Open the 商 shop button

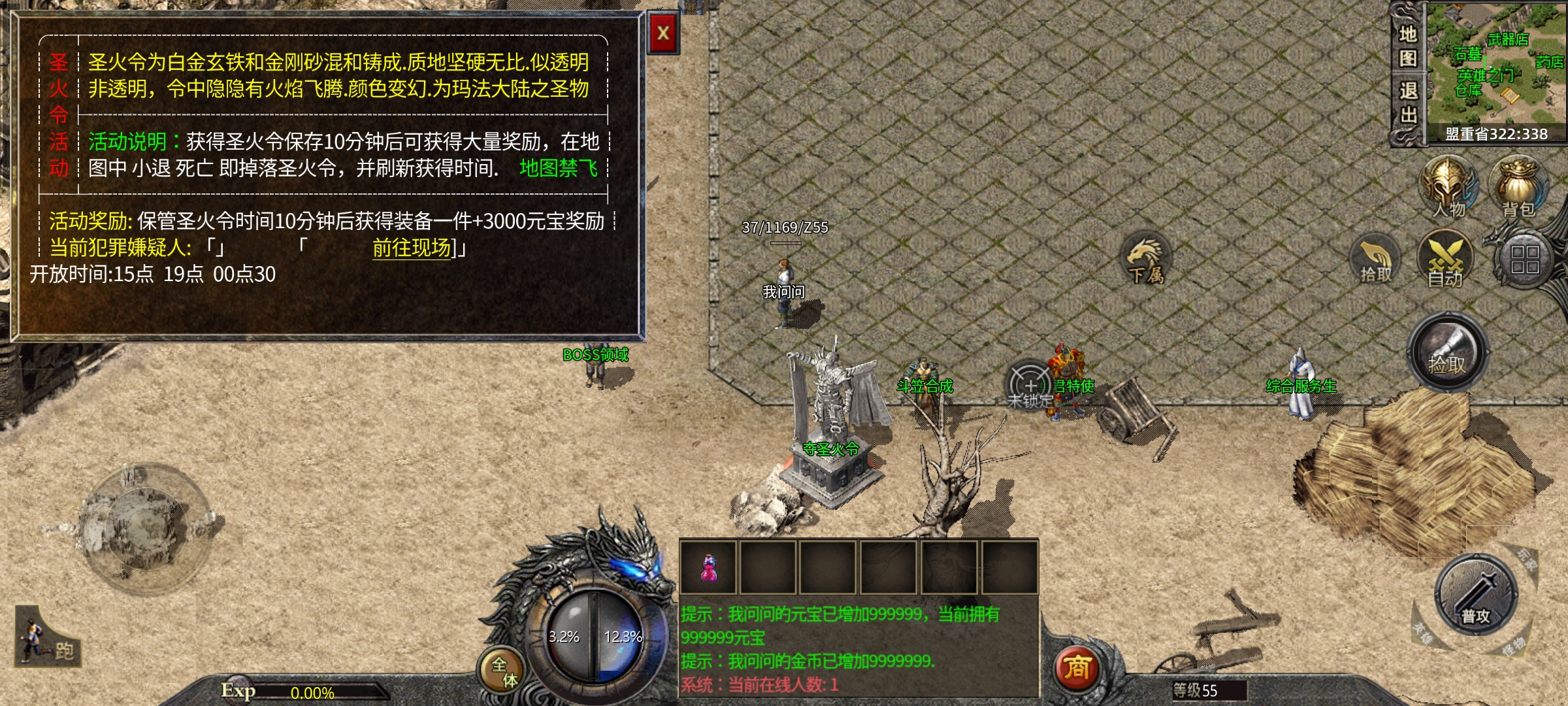(1077, 668)
